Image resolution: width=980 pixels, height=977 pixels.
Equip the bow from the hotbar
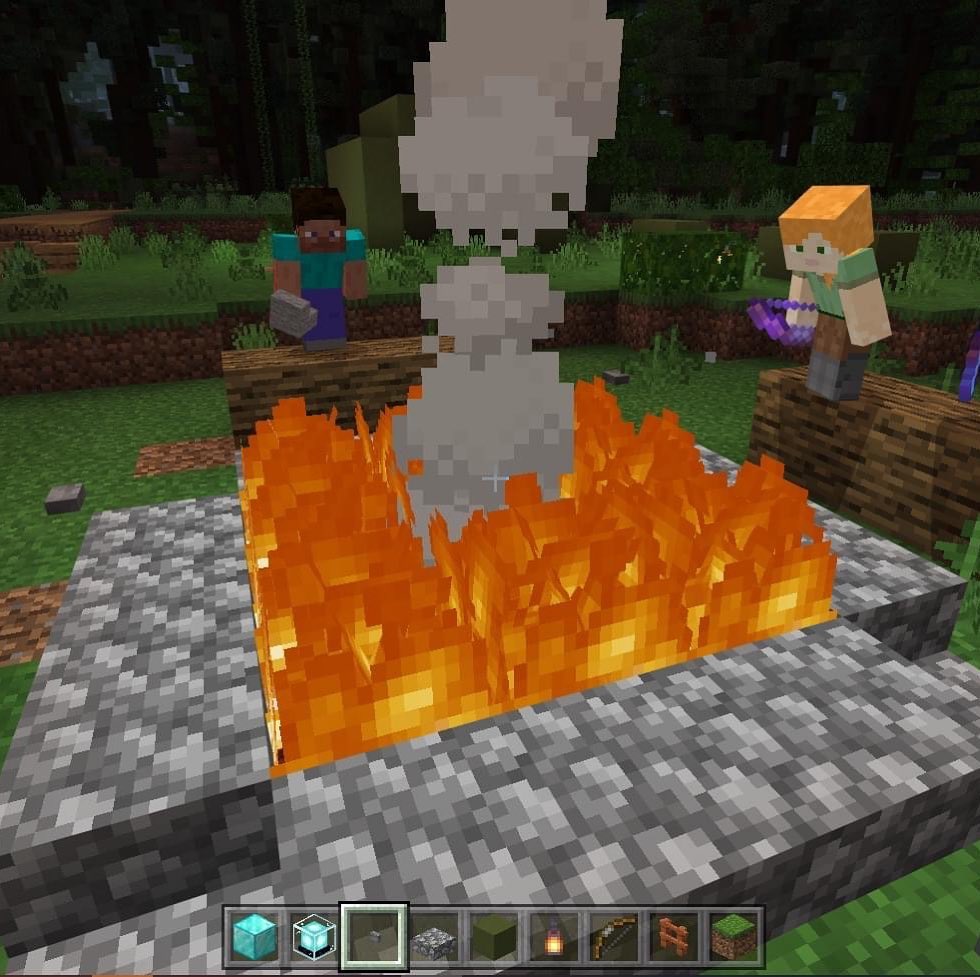pos(613,937)
